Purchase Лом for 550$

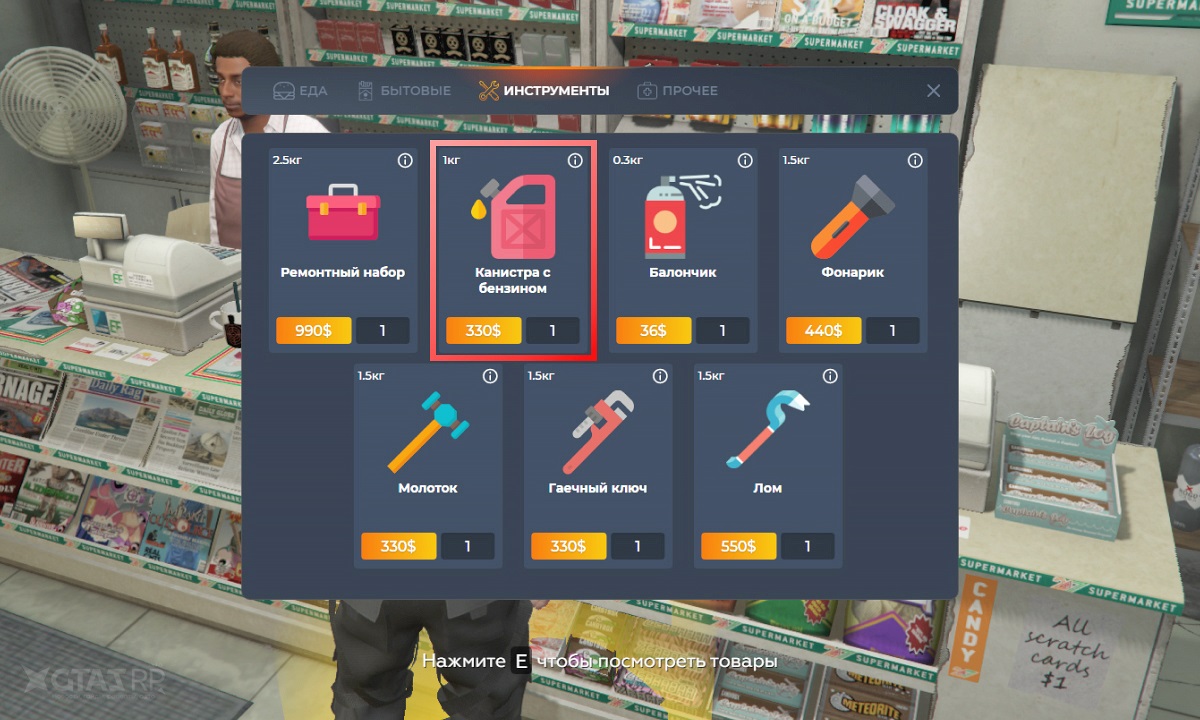[x=738, y=547]
